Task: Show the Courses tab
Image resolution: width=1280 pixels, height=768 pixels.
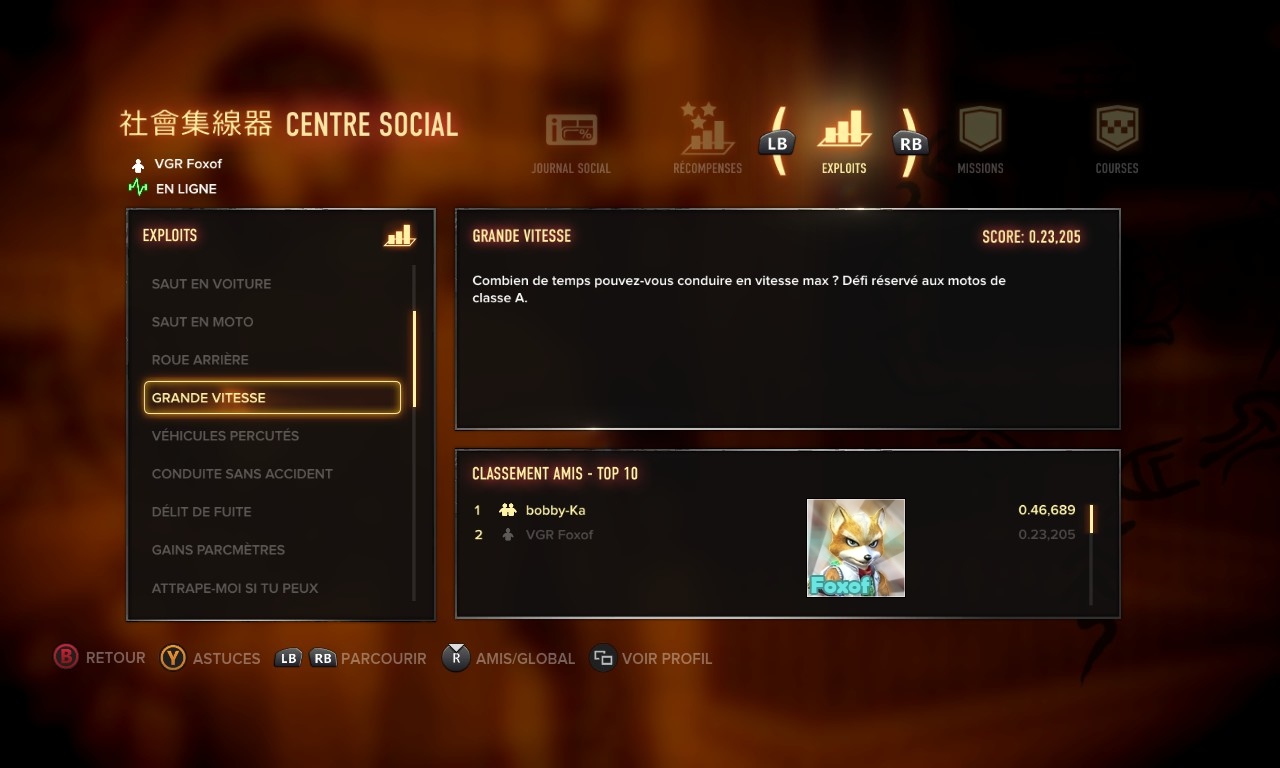Action: 1116,141
